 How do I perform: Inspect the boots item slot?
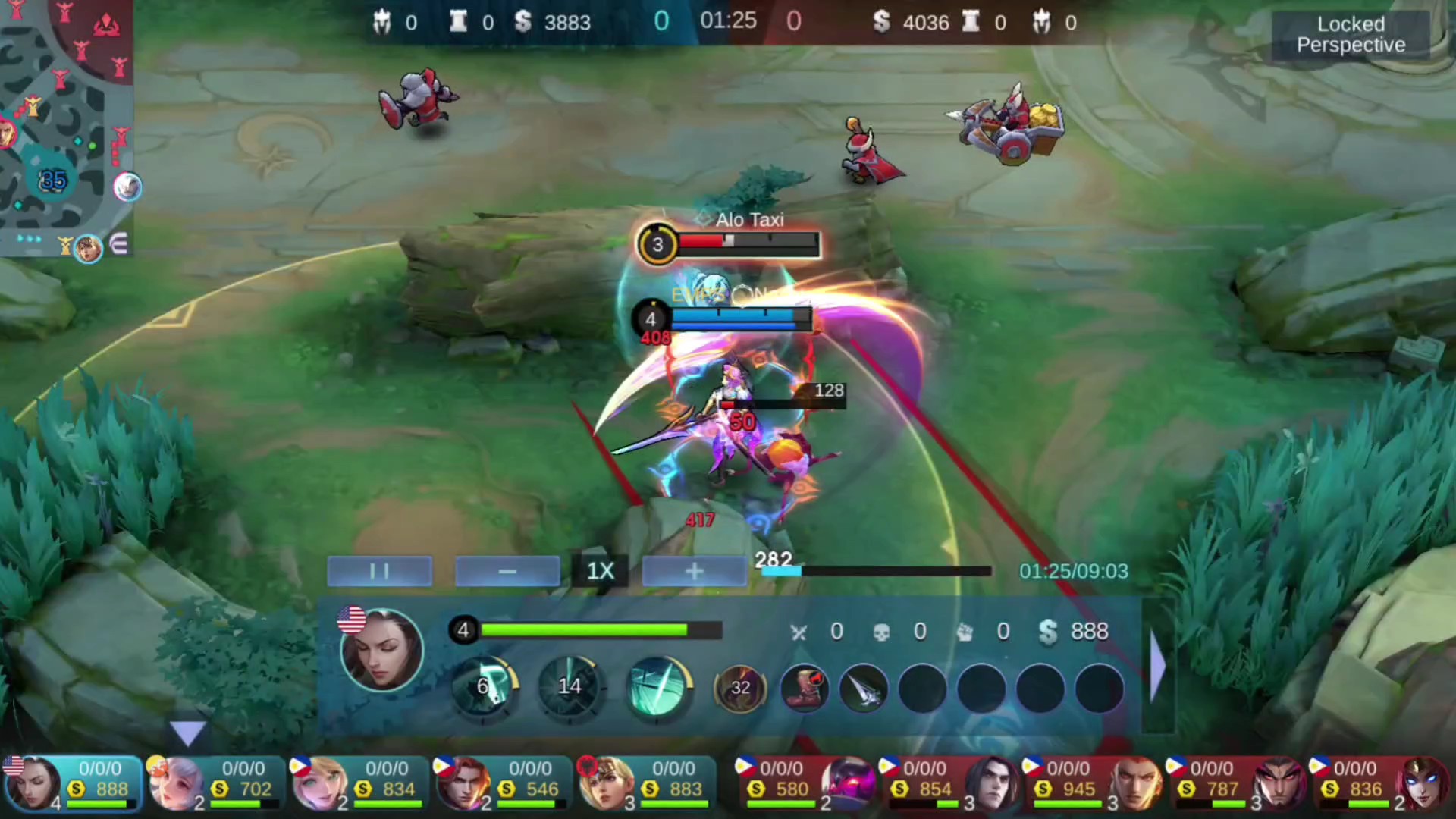click(805, 689)
